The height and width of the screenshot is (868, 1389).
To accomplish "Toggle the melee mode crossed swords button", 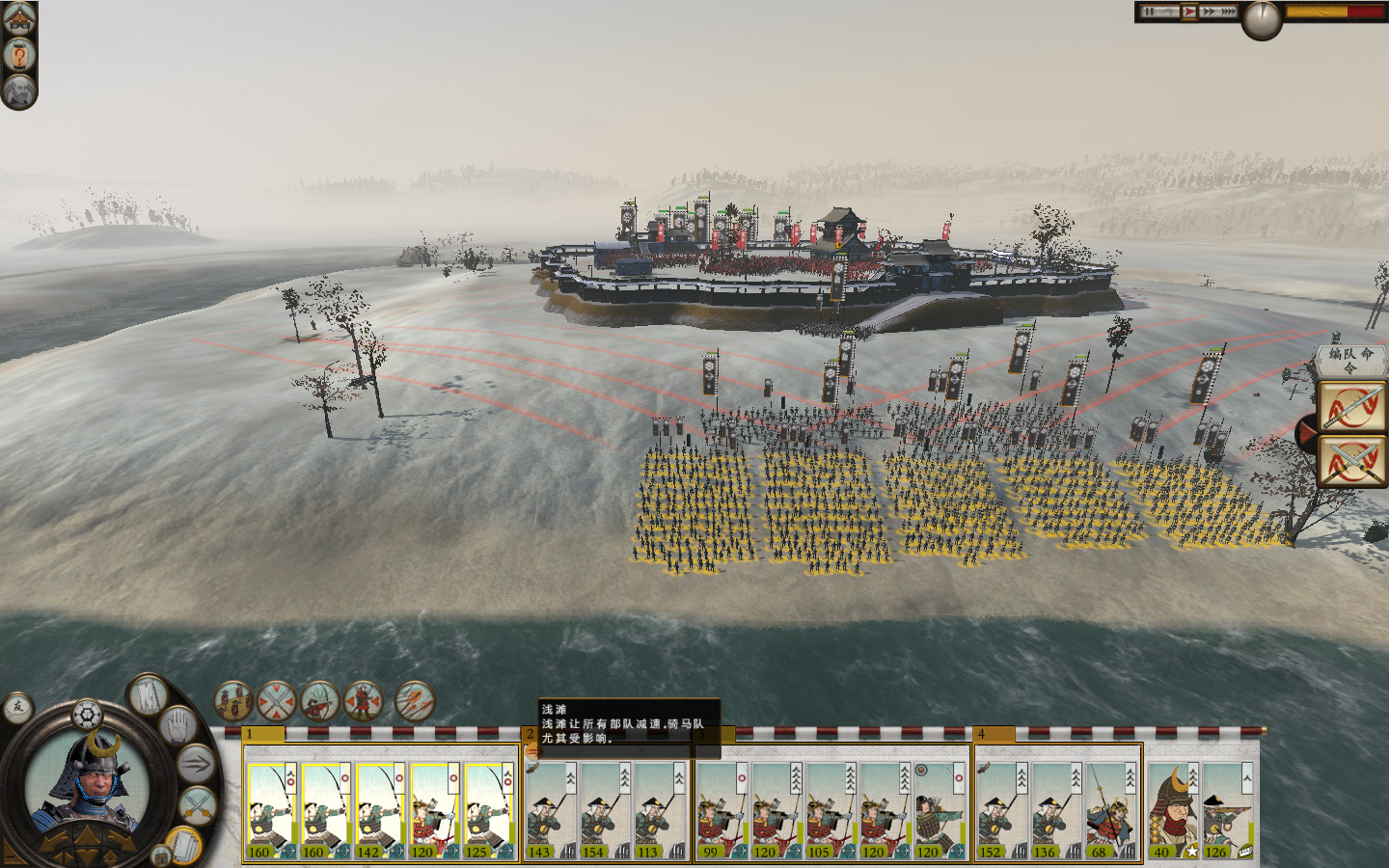I will click(199, 802).
